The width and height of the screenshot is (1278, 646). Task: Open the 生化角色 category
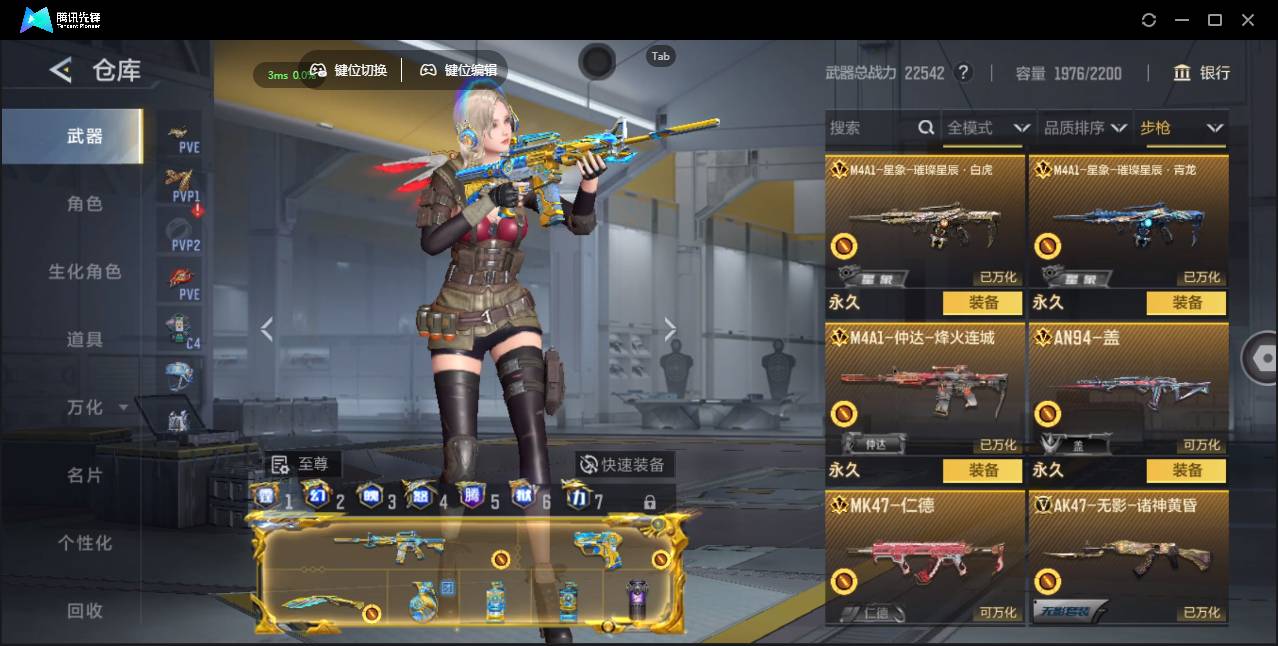[85, 272]
